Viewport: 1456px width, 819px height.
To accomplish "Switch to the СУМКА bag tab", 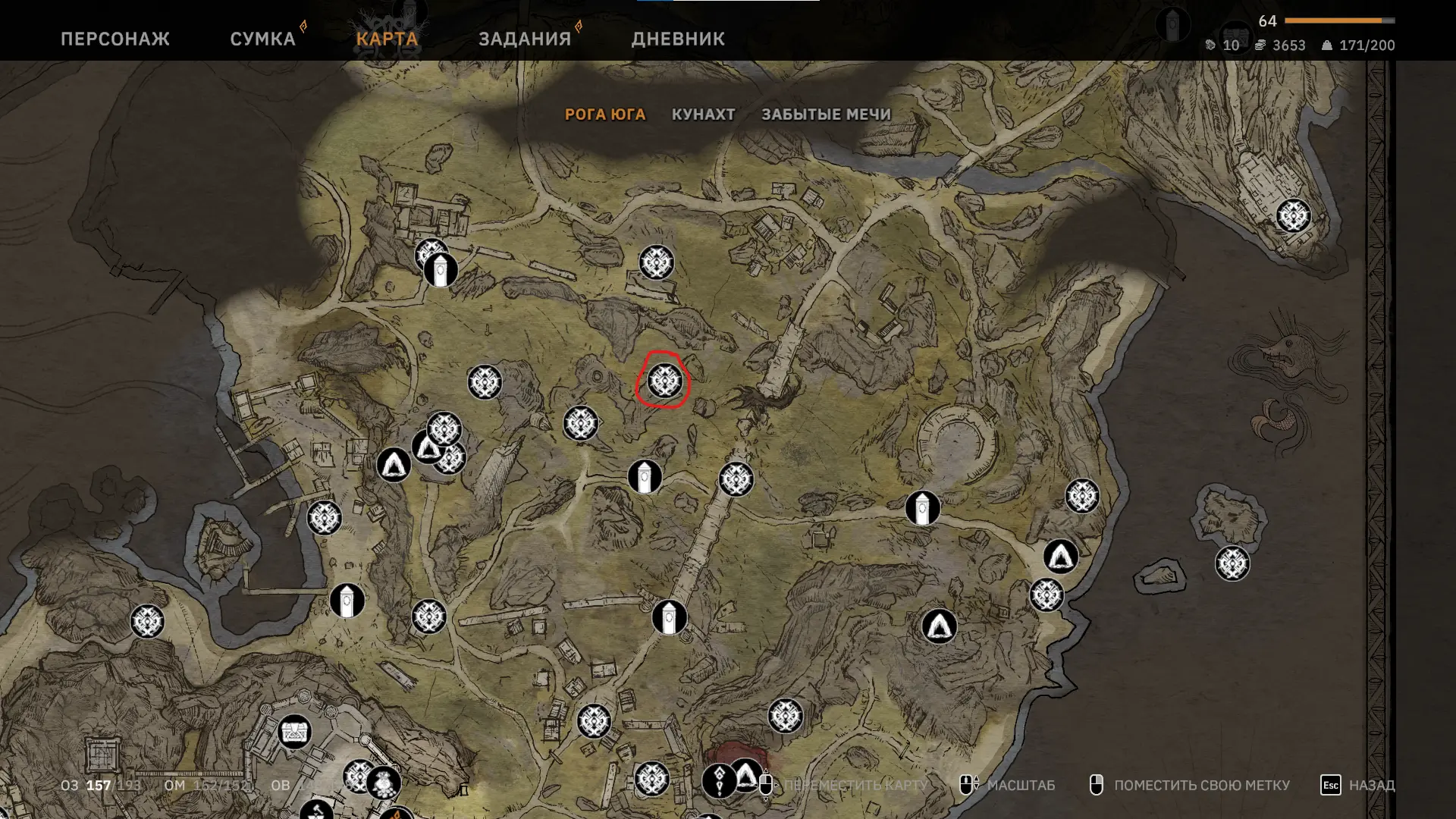I will click(262, 39).
